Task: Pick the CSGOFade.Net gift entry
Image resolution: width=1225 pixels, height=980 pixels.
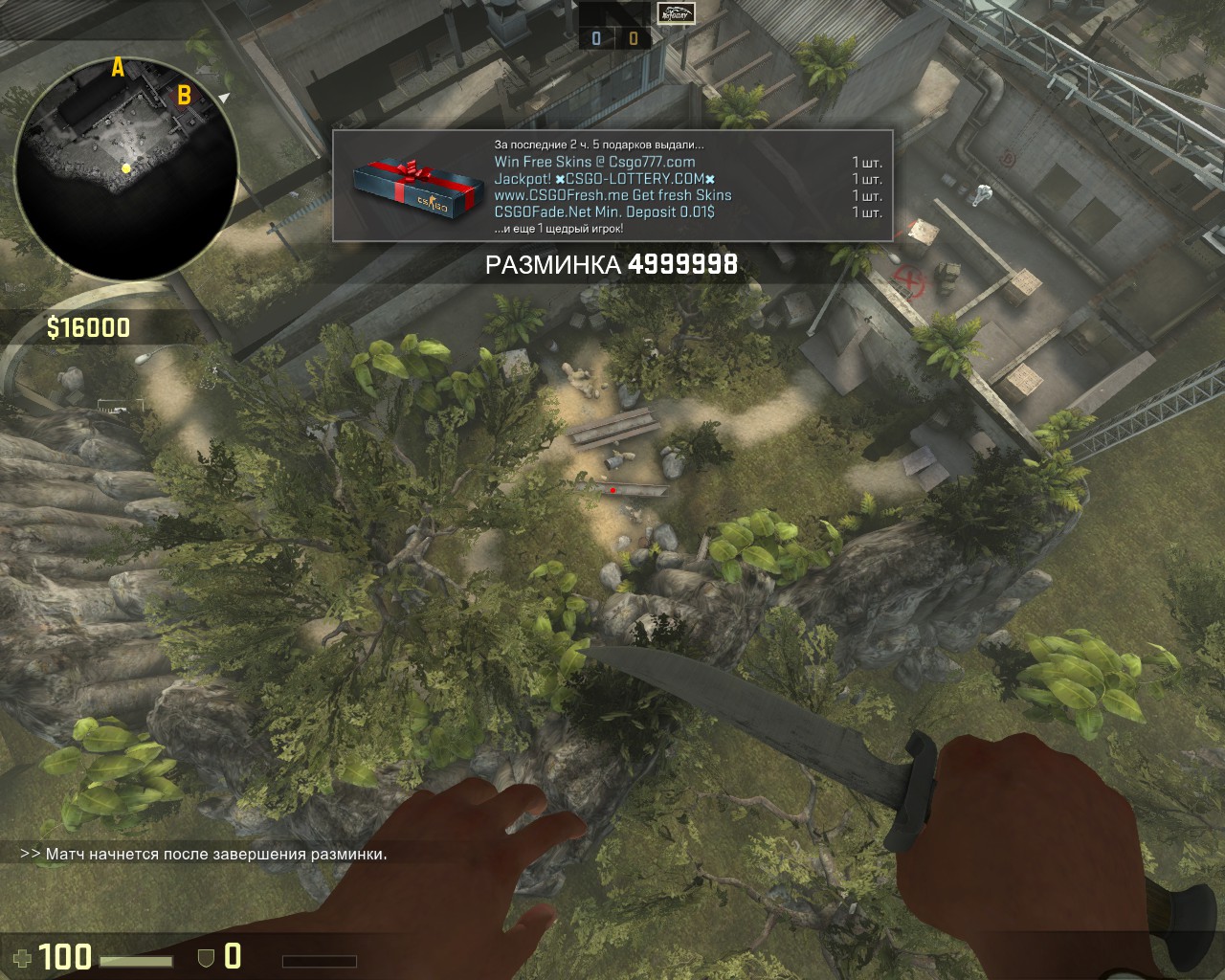Action: point(604,212)
